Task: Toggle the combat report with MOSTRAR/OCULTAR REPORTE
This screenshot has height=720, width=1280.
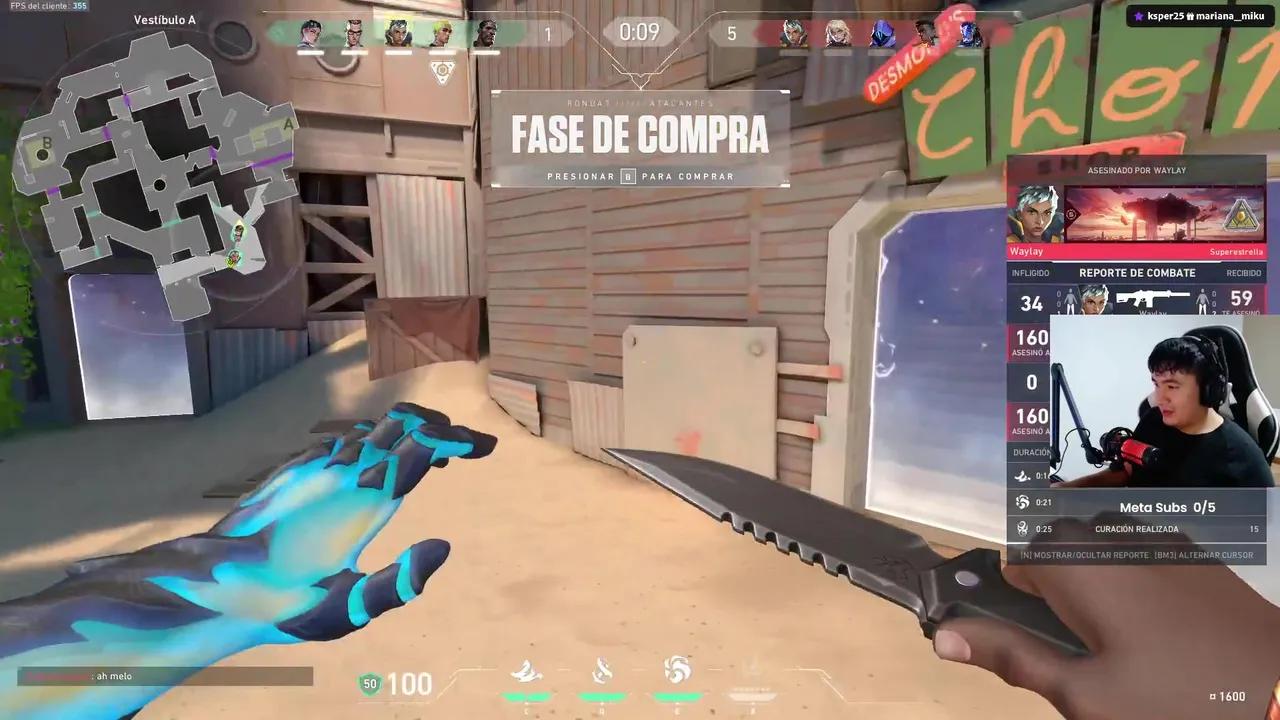Action: coord(1090,554)
